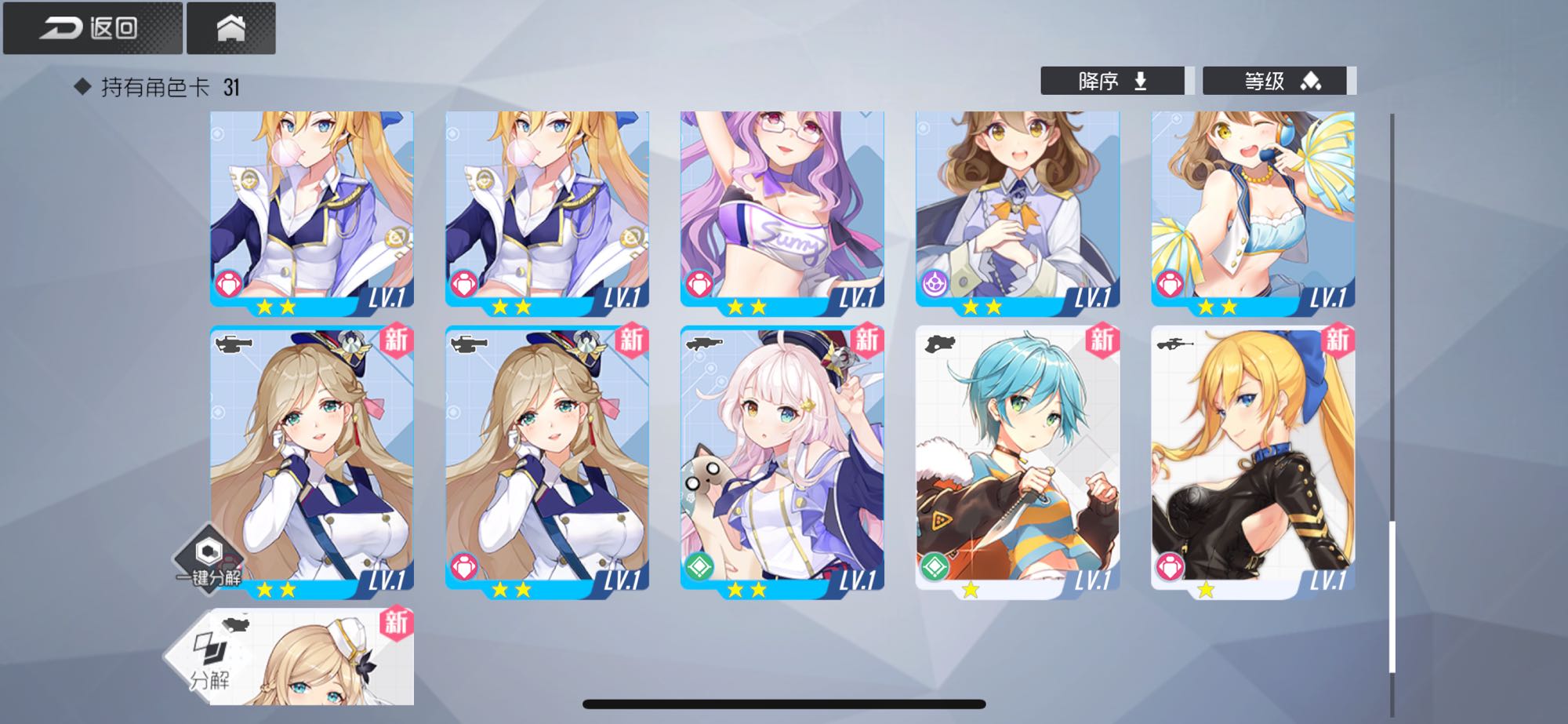The width and height of the screenshot is (1568, 724).
Task: Open the home screen via the house icon
Action: point(230,28)
